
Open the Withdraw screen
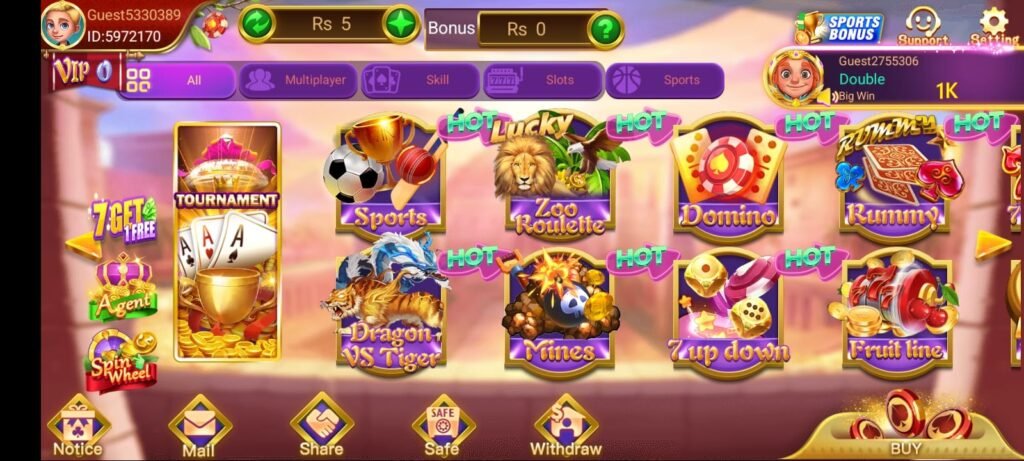point(566,425)
